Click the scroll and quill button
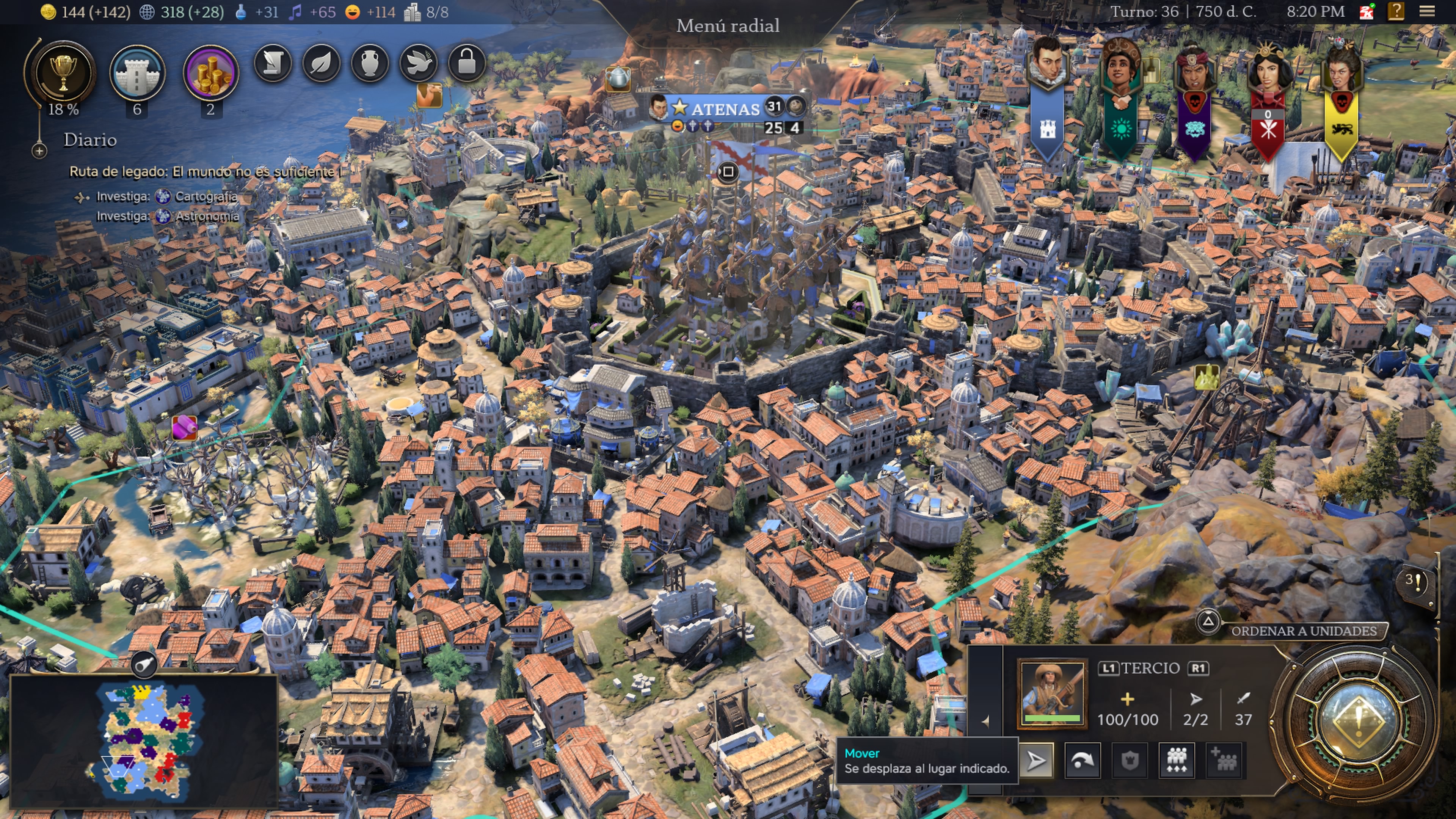This screenshot has width=1456, height=819. pos(273,63)
